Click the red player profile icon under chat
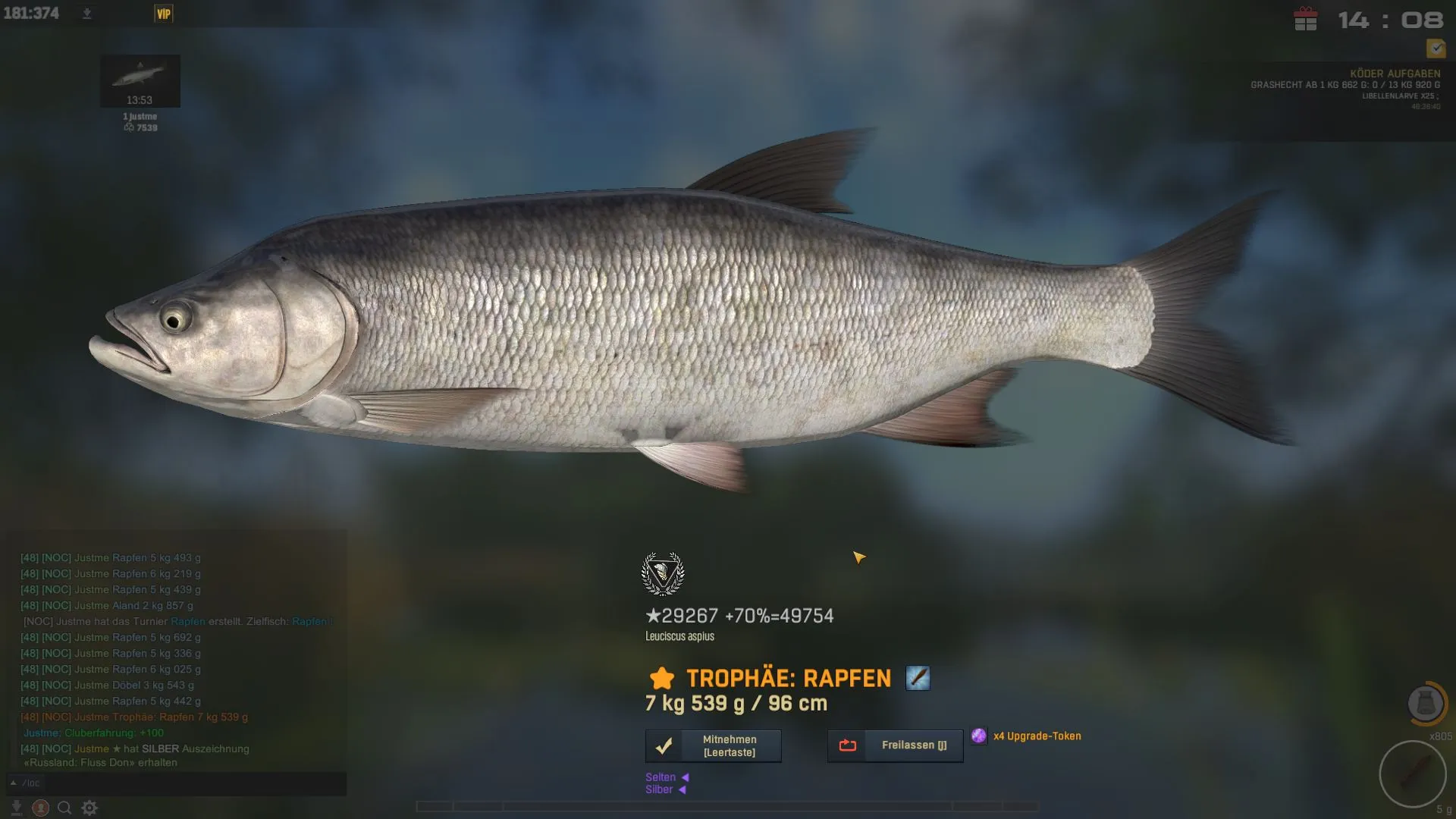The width and height of the screenshot is (1456, 819). [41, 808]
